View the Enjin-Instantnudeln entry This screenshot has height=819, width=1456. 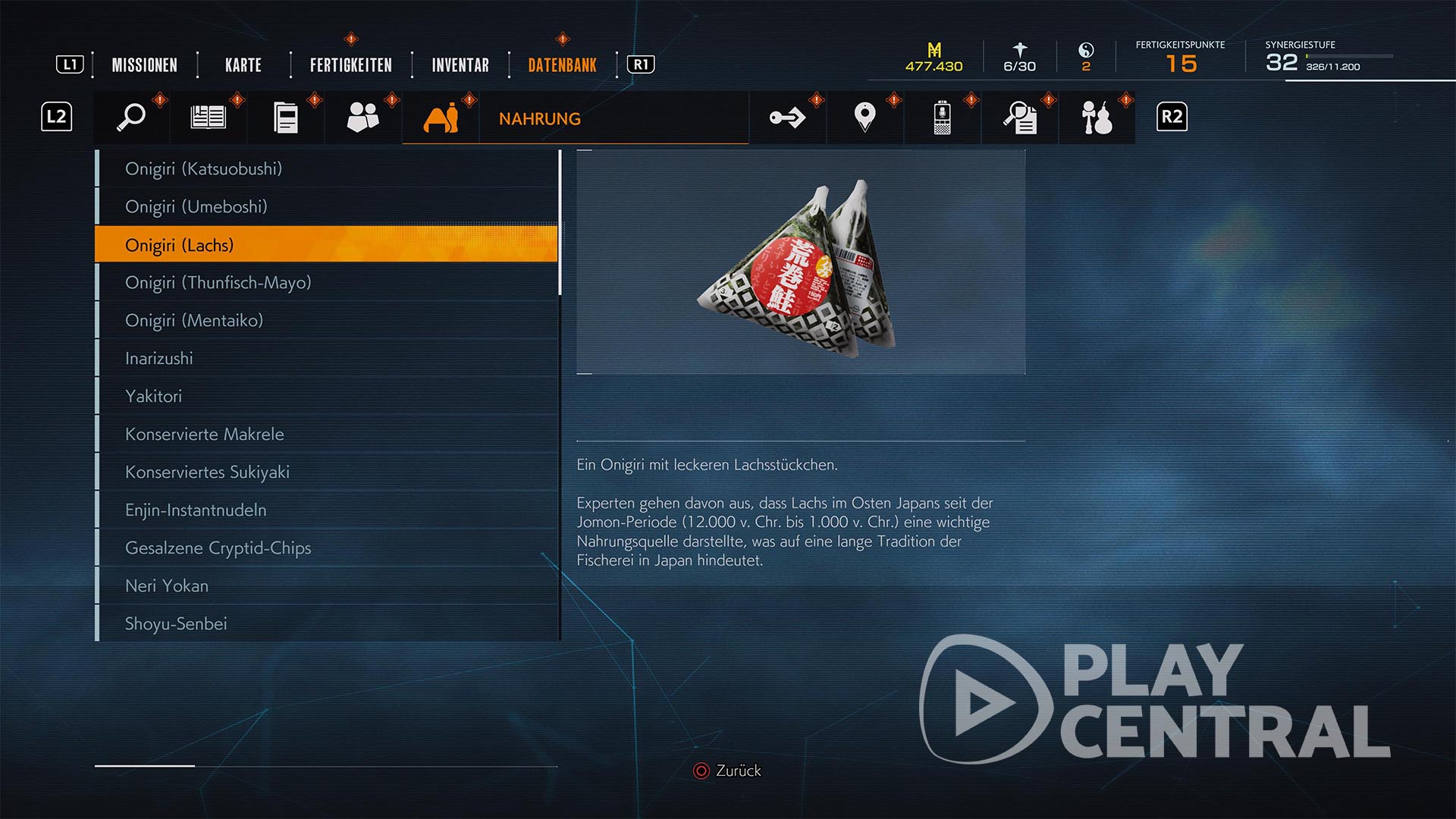[x=195, y=510]
